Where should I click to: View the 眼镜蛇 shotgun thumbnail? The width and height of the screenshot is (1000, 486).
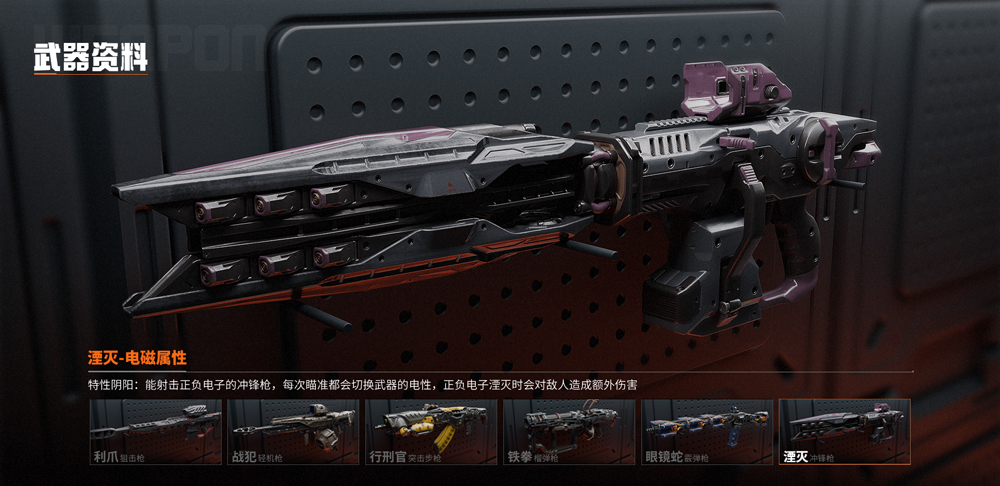coord(707,432)
